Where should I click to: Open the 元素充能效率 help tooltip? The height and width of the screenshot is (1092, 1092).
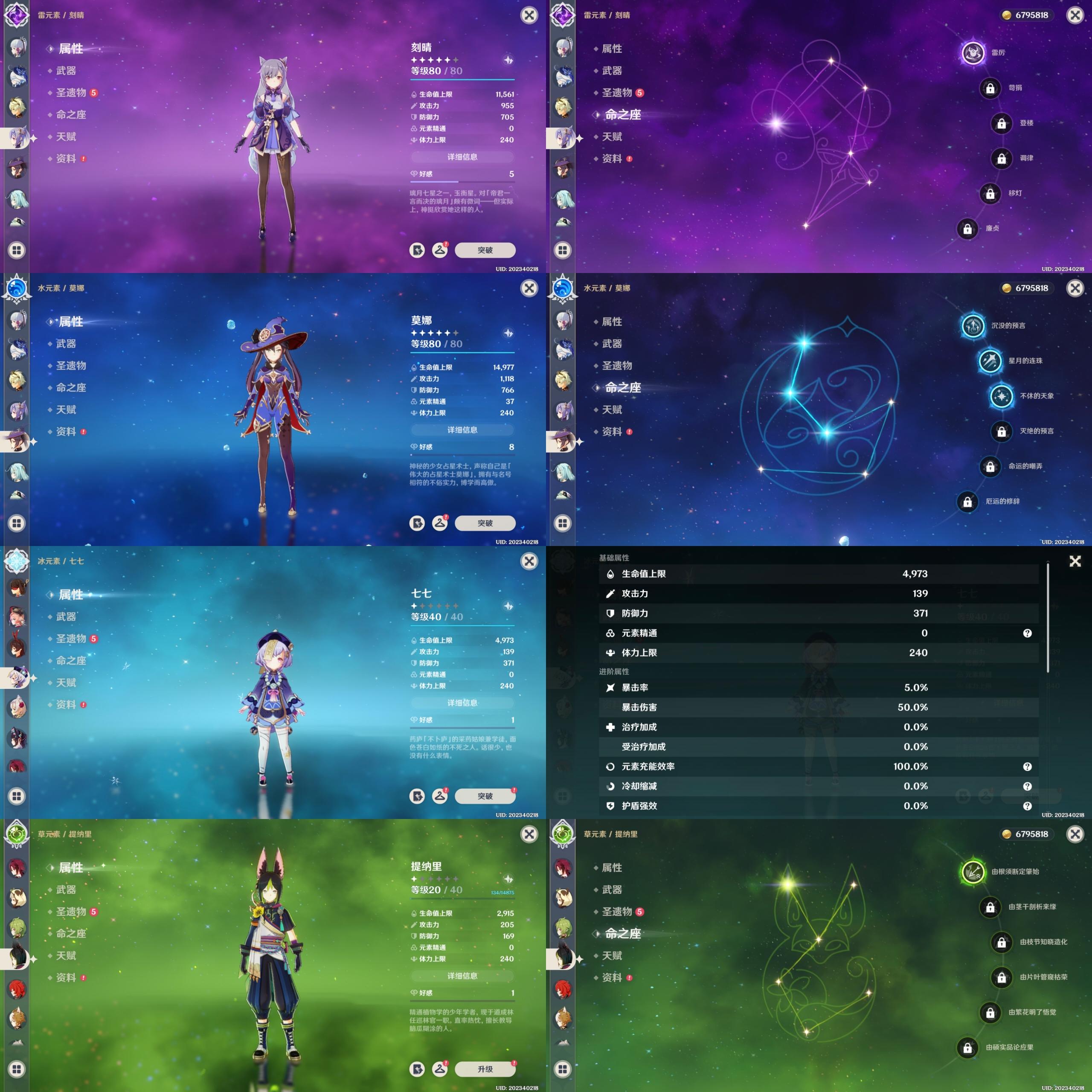[x=1027, y=767]
